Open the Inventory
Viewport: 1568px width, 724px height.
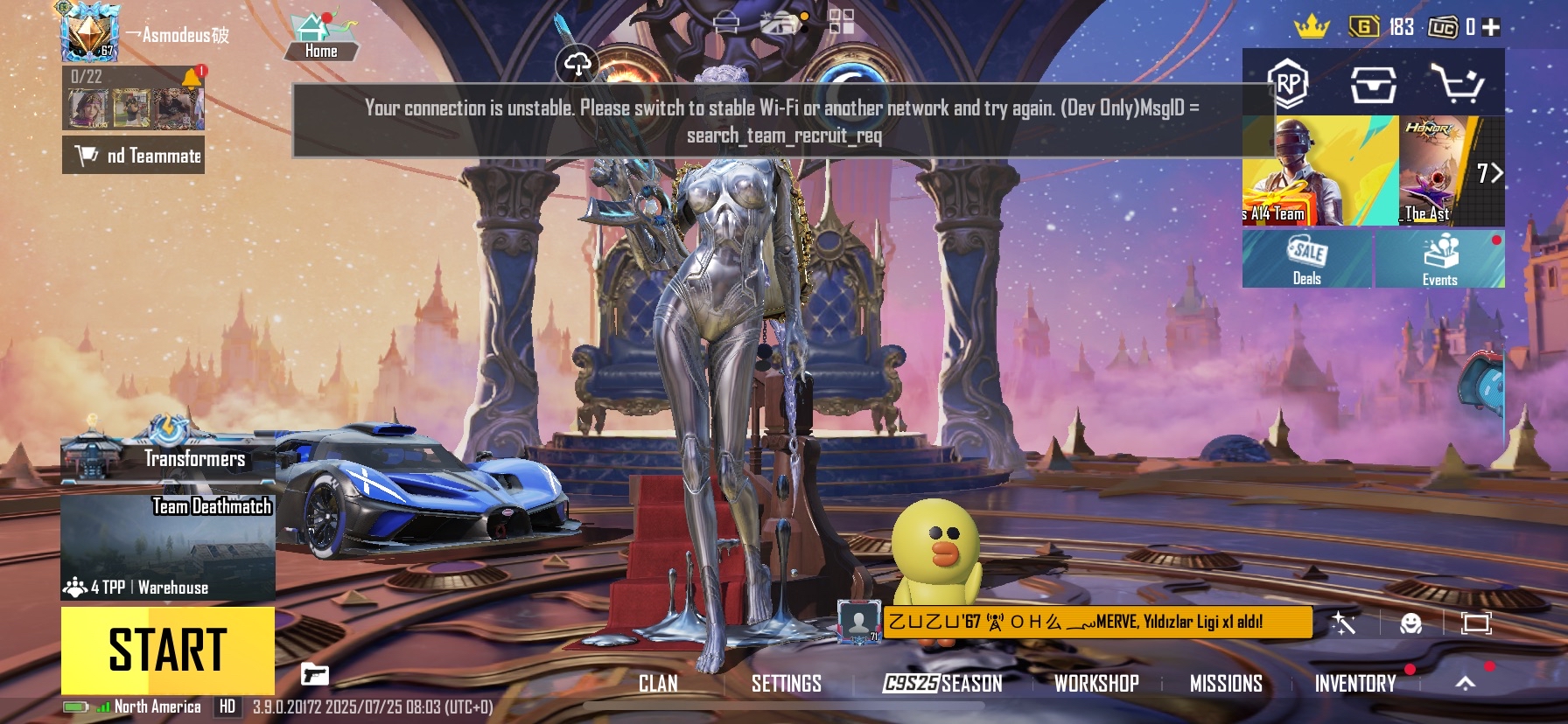click(x=1354, y=684)
